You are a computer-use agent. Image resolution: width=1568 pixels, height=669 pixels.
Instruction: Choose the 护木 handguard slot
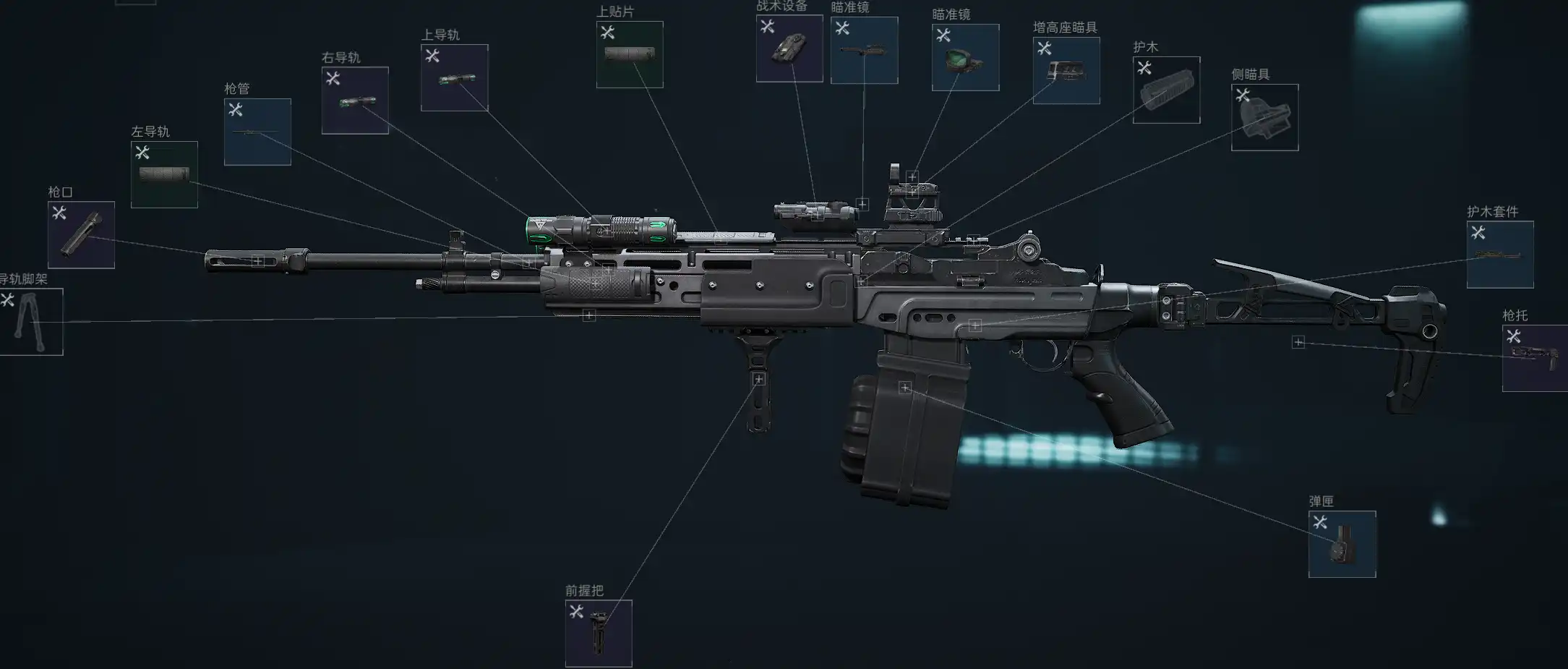1166,90
